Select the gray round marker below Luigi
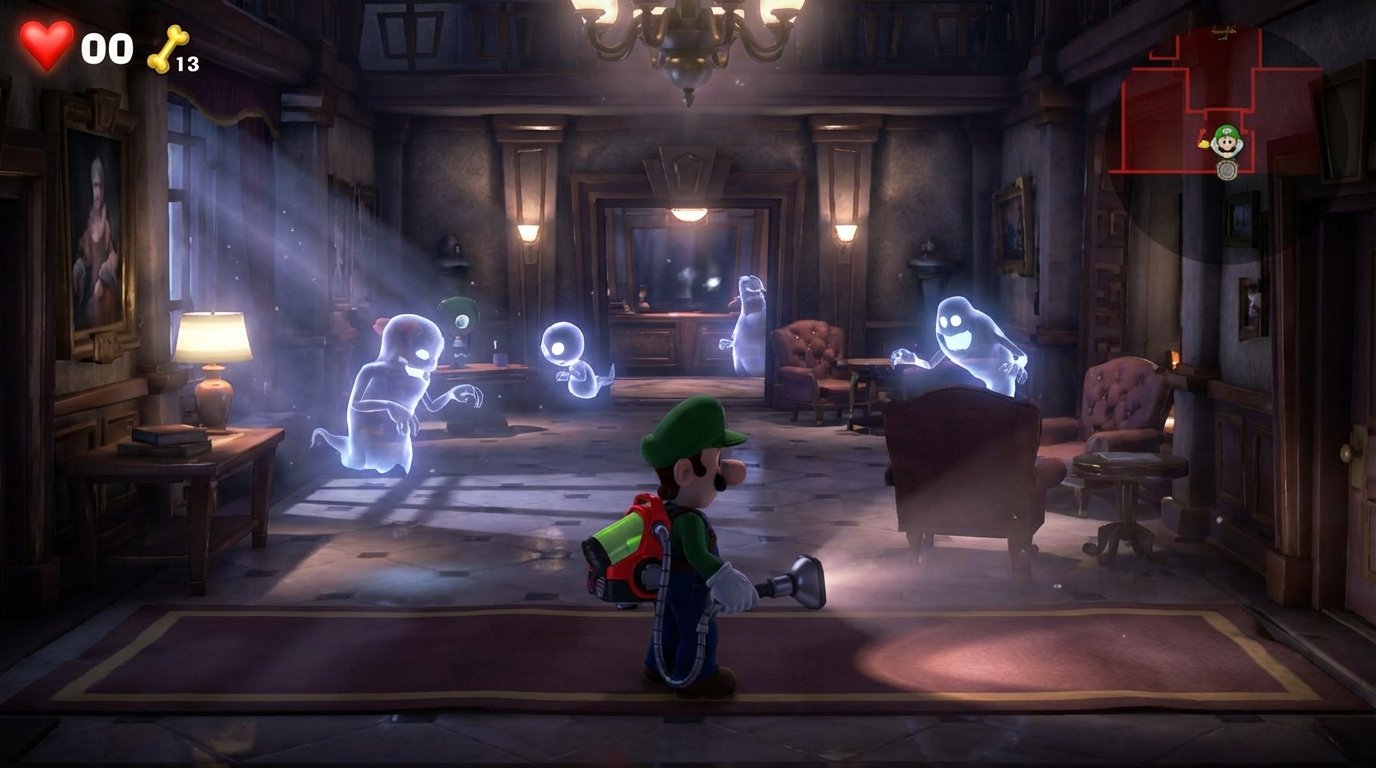Screen dimensions: 1376x768 (1227, 170)
